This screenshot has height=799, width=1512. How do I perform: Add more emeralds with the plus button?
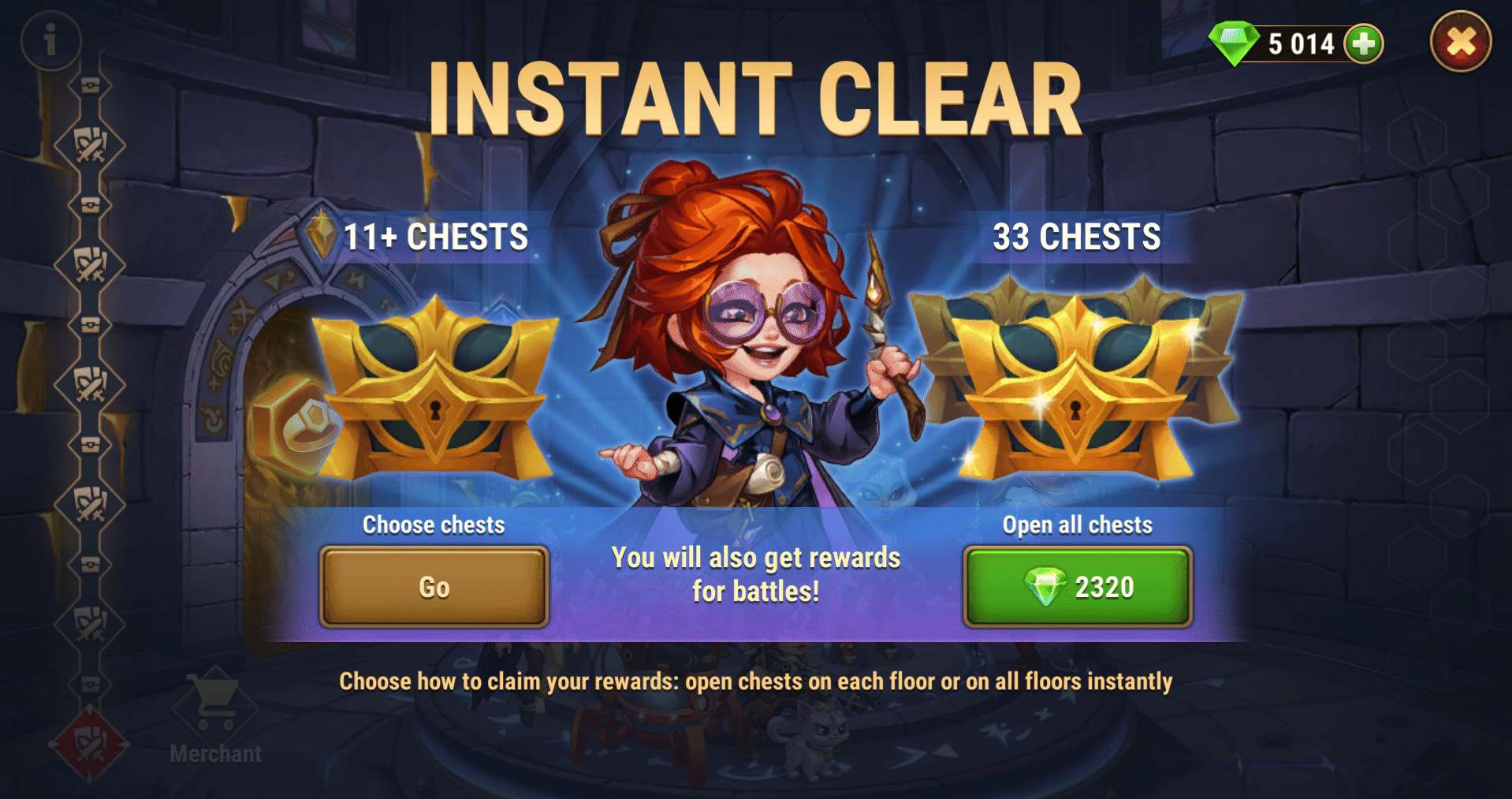click(1364, 43)
